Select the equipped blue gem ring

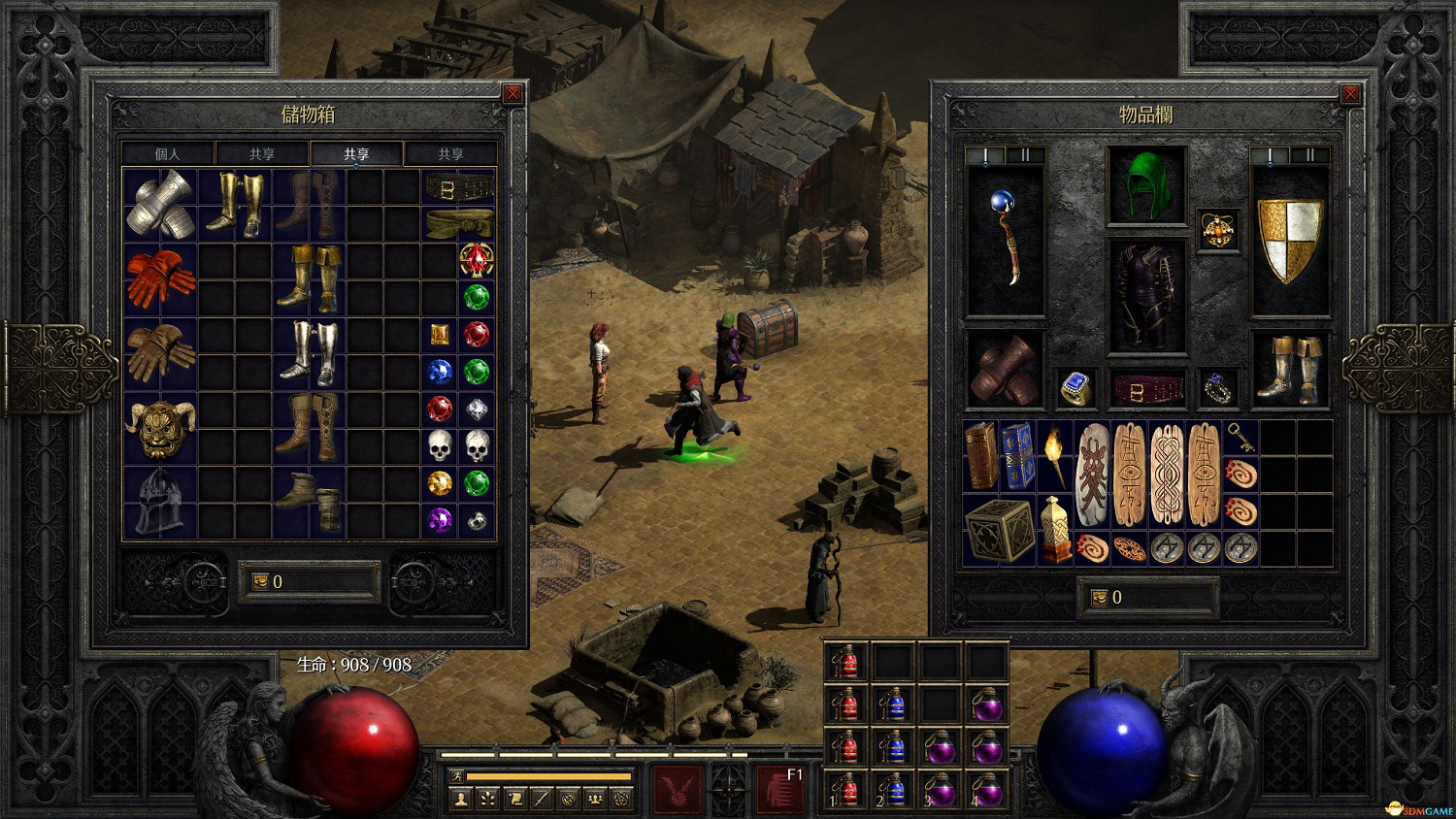[x=1075, y=388]
